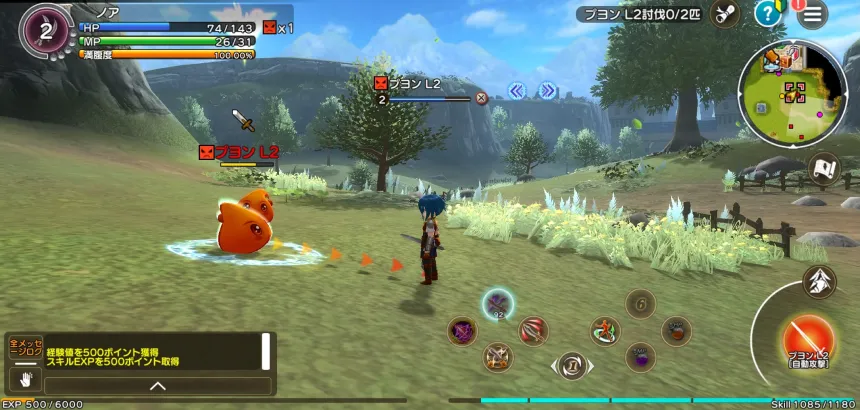Open the hamburger main menu
The image size is (860, 410).
coord(813,13)
